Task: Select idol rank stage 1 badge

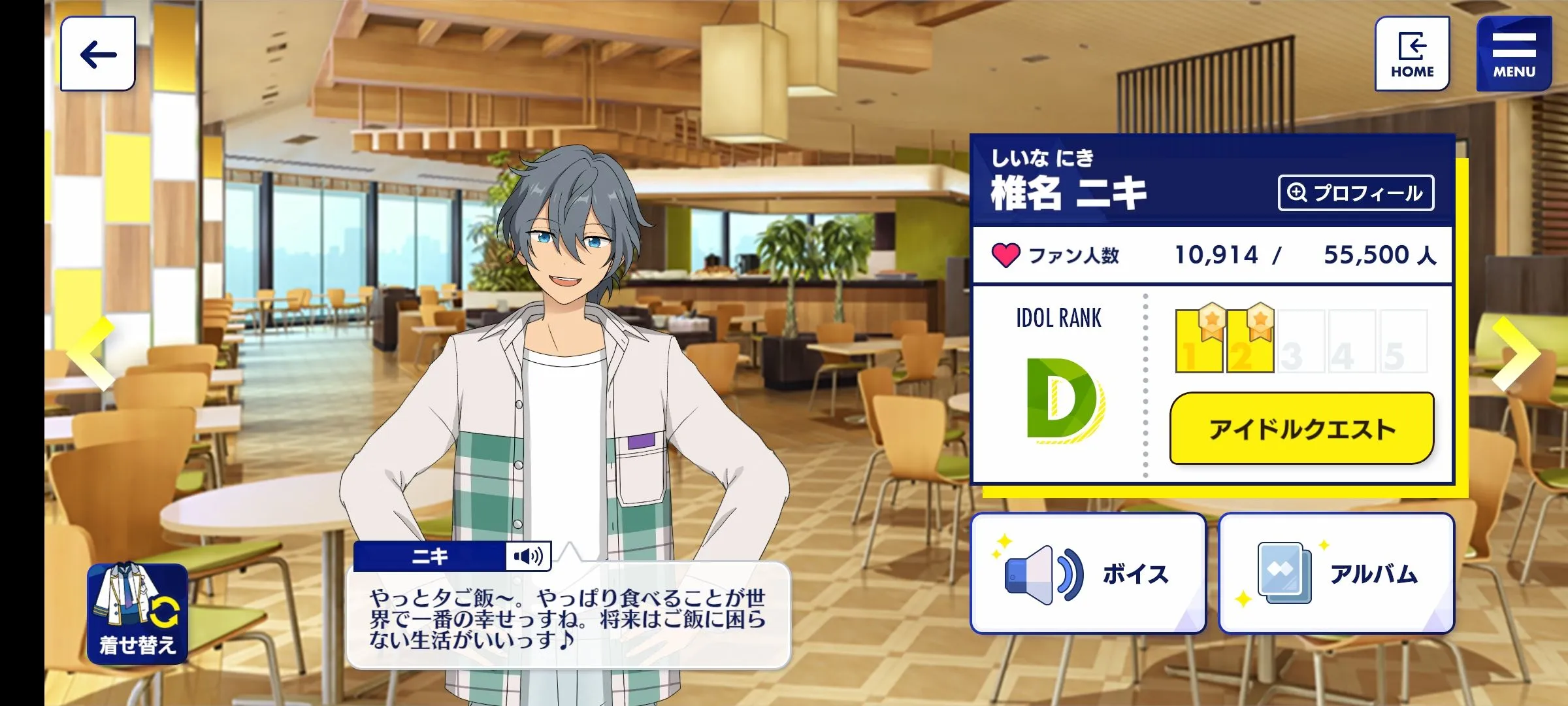Action: pyautogui.click(x=1198, y=340)
